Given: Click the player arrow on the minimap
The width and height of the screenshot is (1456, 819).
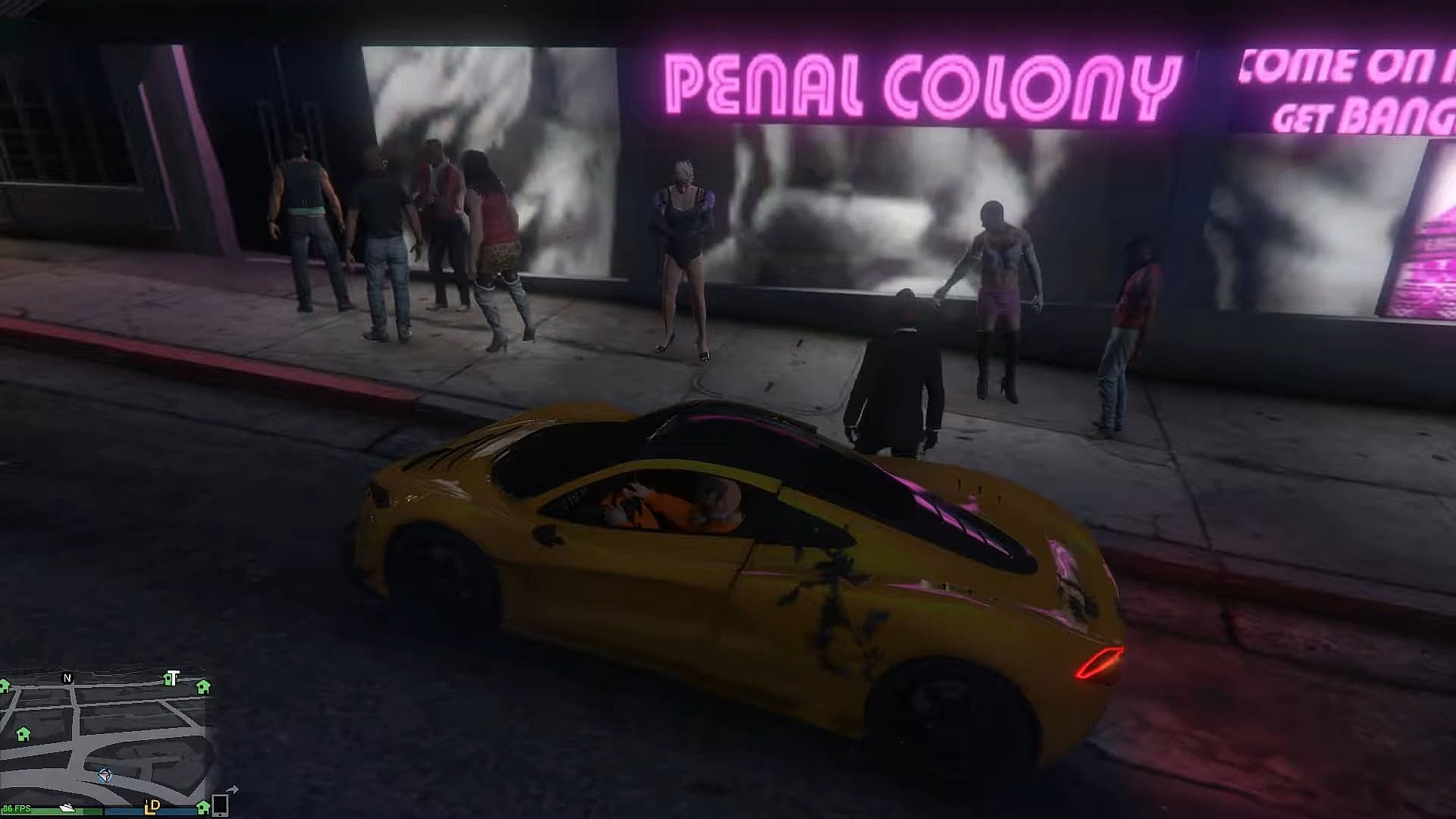Looking at the screenshot, I should pyautogui.click(x=105, y=775).
